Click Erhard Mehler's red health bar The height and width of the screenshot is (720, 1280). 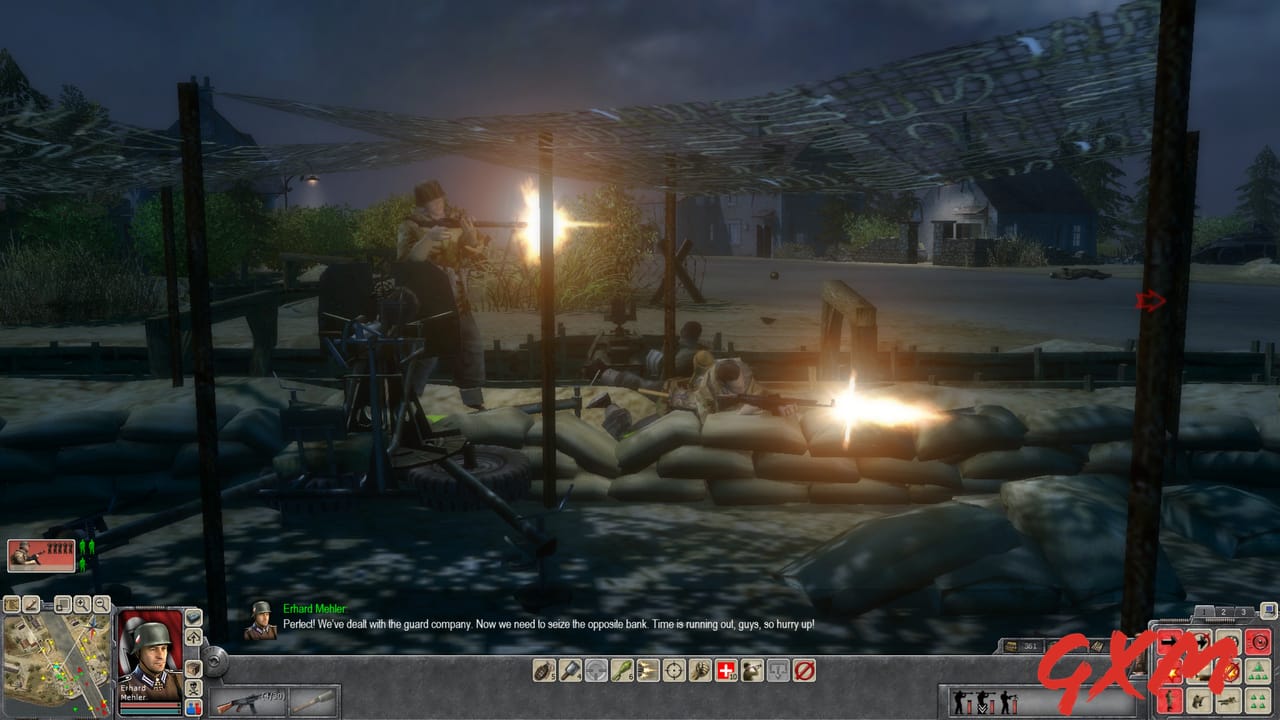tap(150, 704)
